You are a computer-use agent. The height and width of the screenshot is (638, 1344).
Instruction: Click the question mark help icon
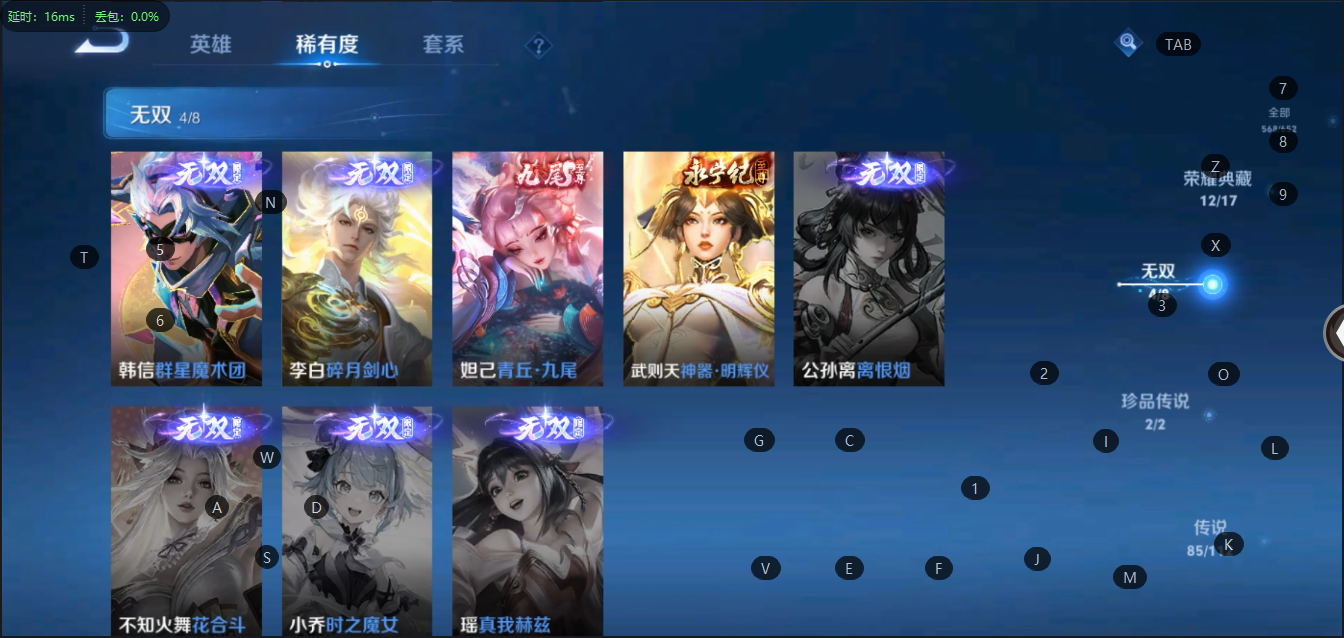[x=539, y=46]
